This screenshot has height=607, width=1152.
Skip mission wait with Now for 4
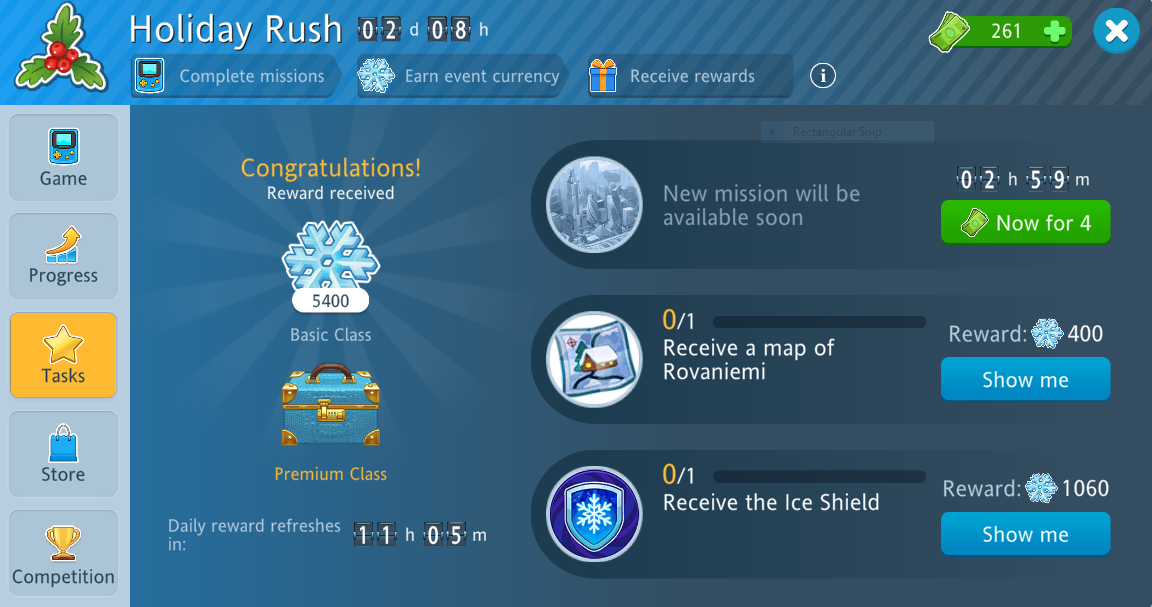(1025, 223)
